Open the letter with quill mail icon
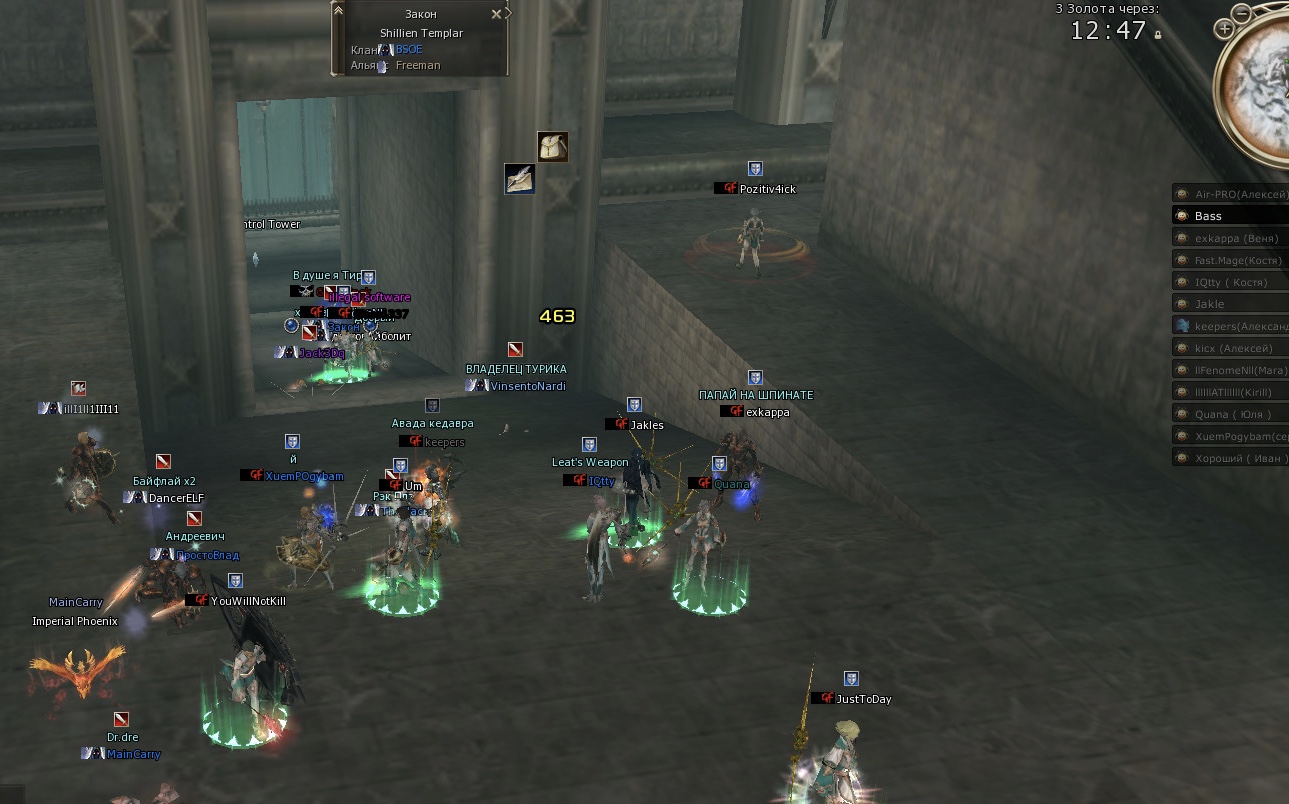Viewport: 1289px width, 804px height. tap(519, 178)
